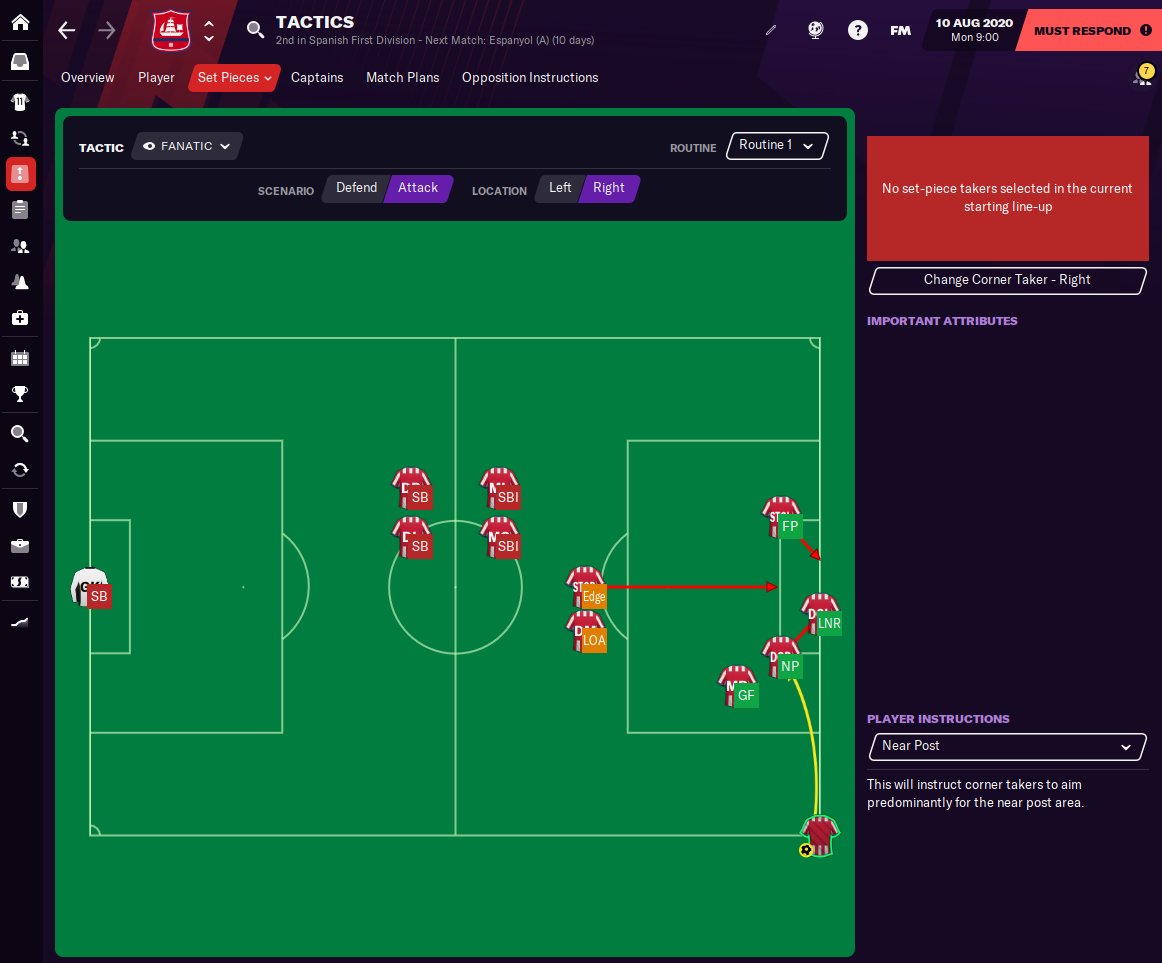This screenshot has height=963, width=1162.
Task: Open the Set Pieces dropdown tab
Action: [234, 77]
